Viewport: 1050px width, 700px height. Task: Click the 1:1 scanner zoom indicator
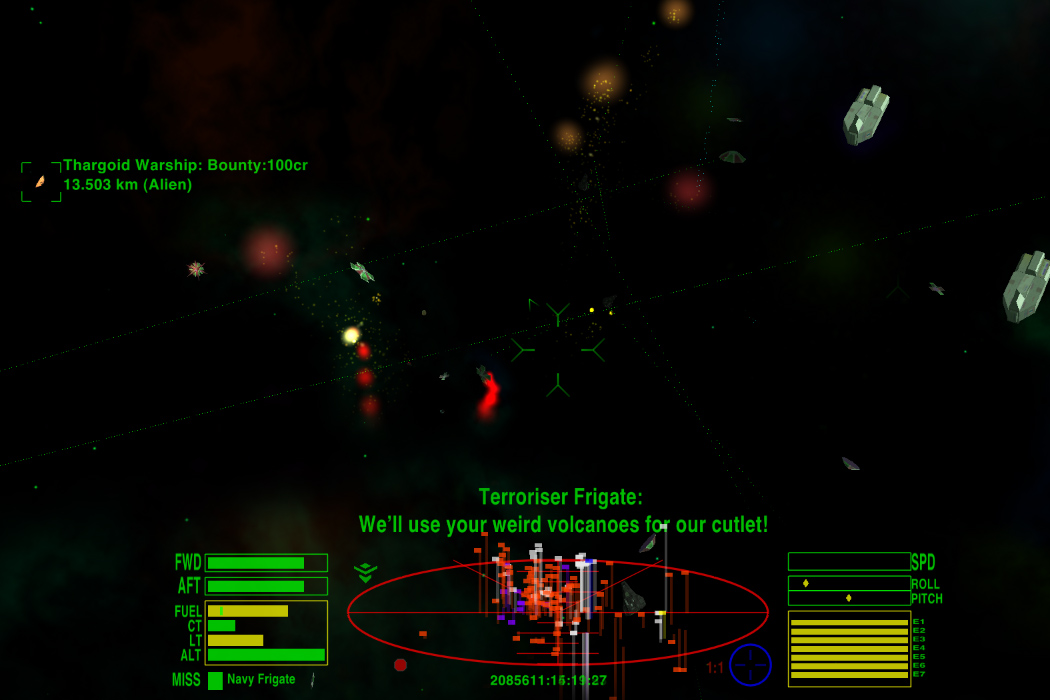click(715, 668)
